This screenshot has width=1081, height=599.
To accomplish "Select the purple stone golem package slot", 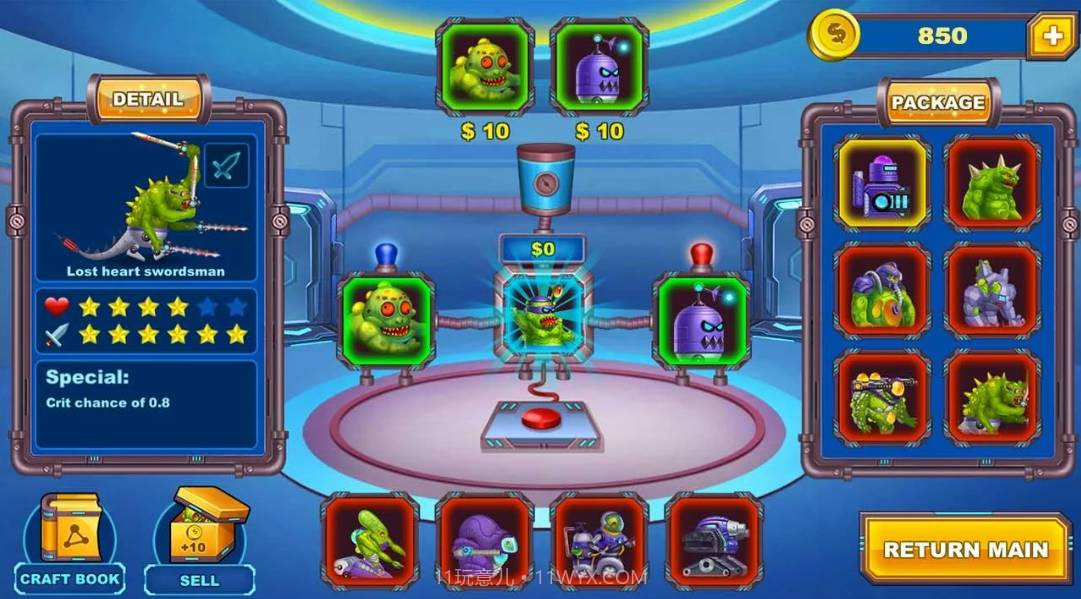I will (992, 291).
